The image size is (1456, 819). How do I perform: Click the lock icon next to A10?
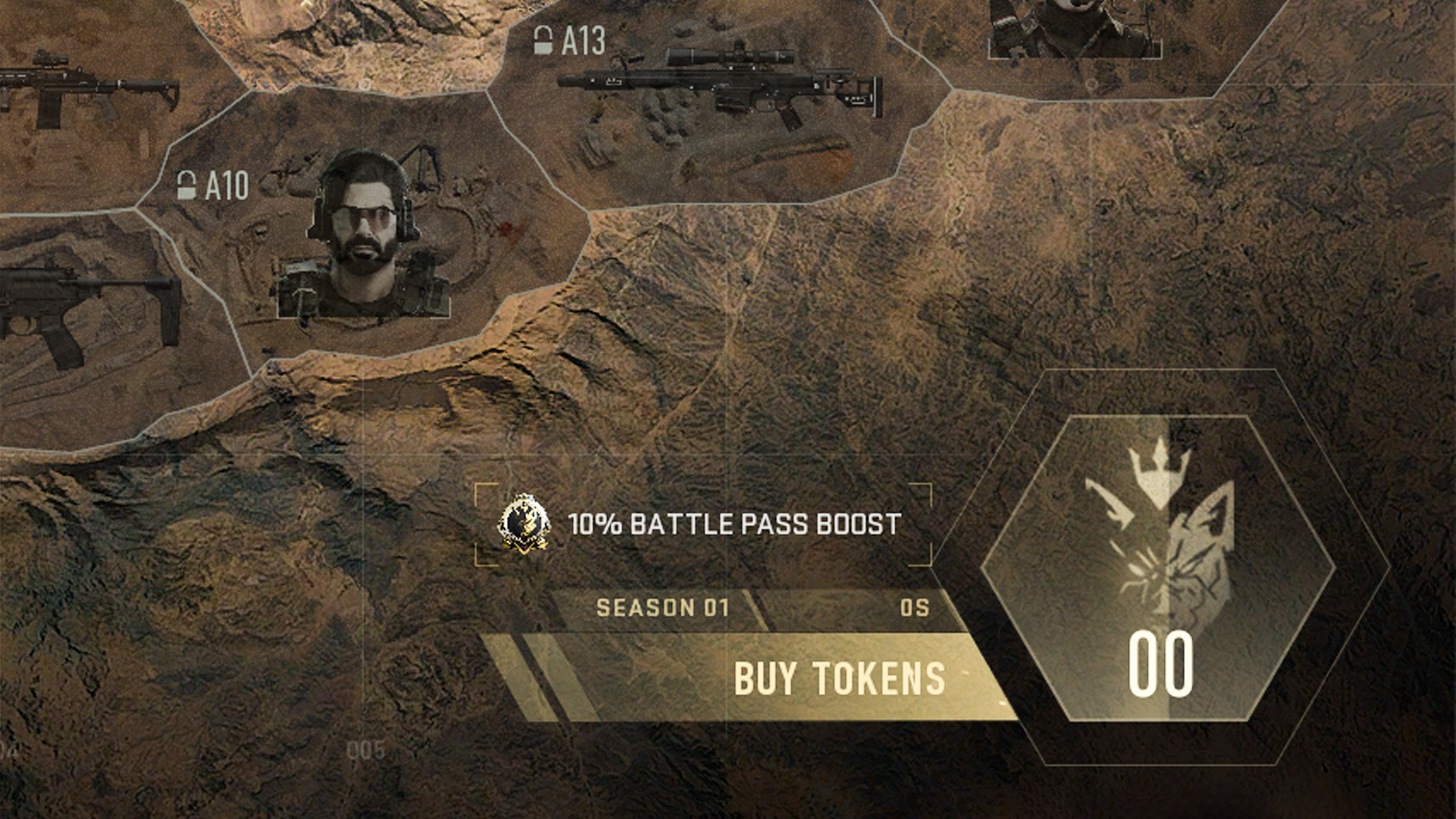(187, 183)
